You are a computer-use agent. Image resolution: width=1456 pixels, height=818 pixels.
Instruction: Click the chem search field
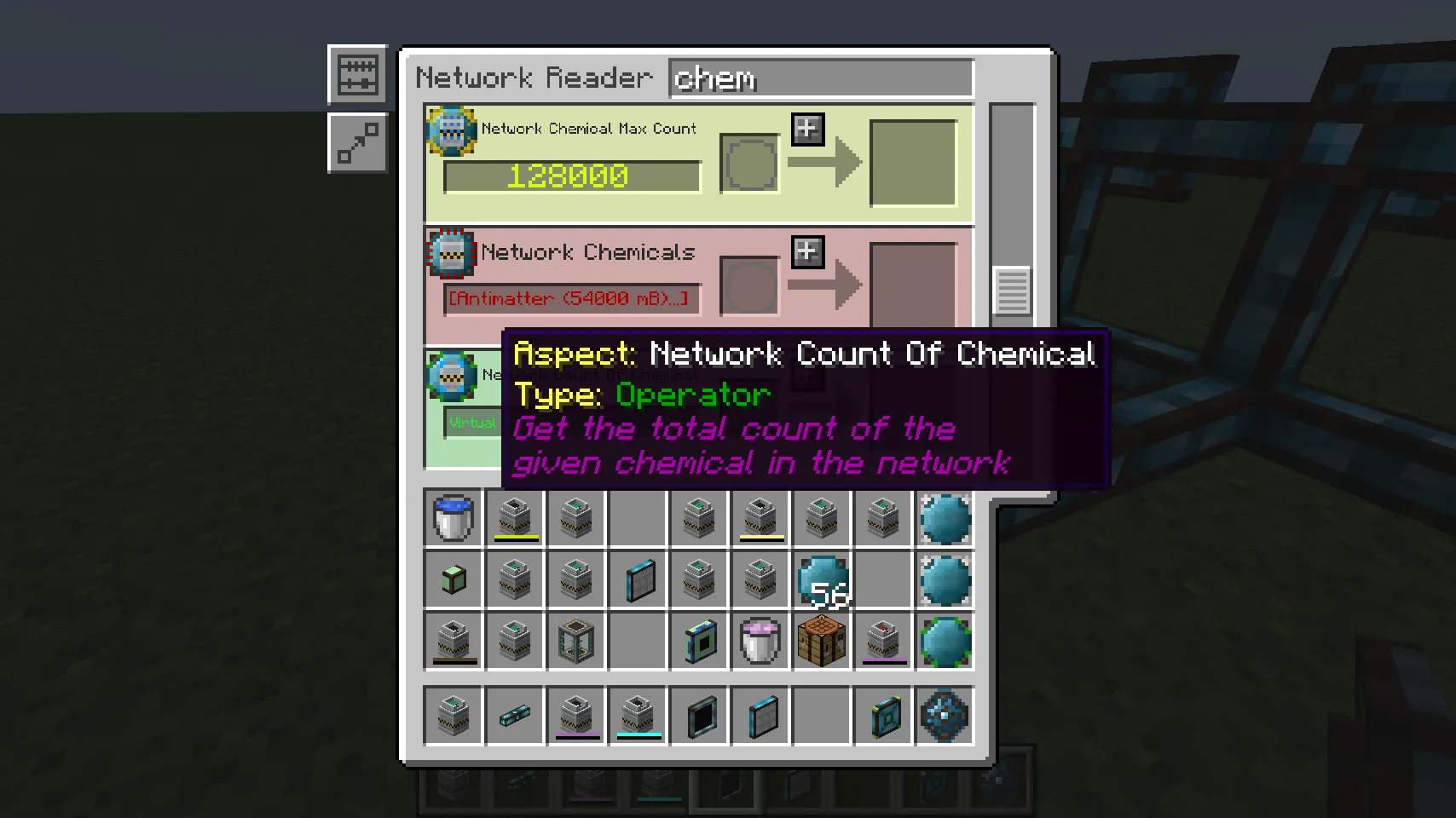pyautogui.click(x=820, y=78)
